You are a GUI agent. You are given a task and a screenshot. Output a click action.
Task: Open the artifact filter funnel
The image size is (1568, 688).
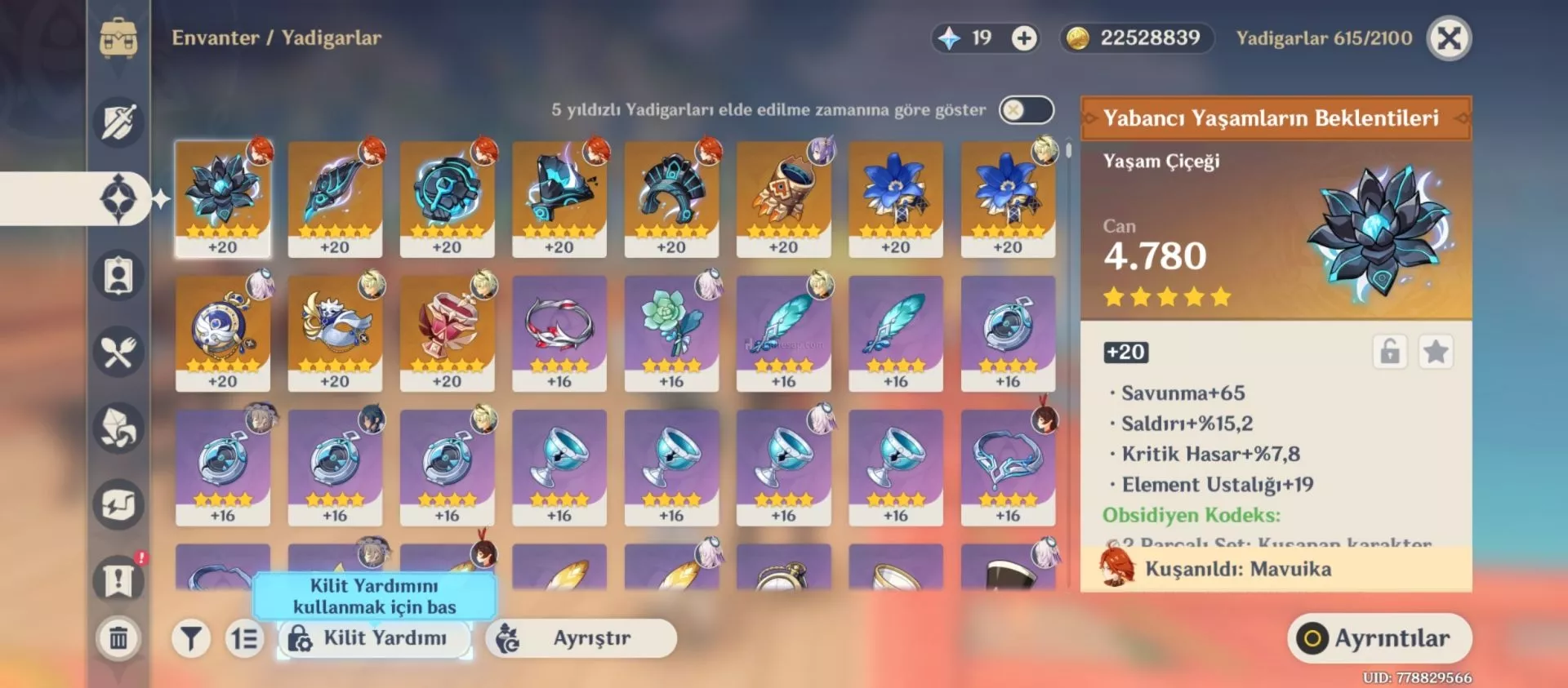(191, 638)
